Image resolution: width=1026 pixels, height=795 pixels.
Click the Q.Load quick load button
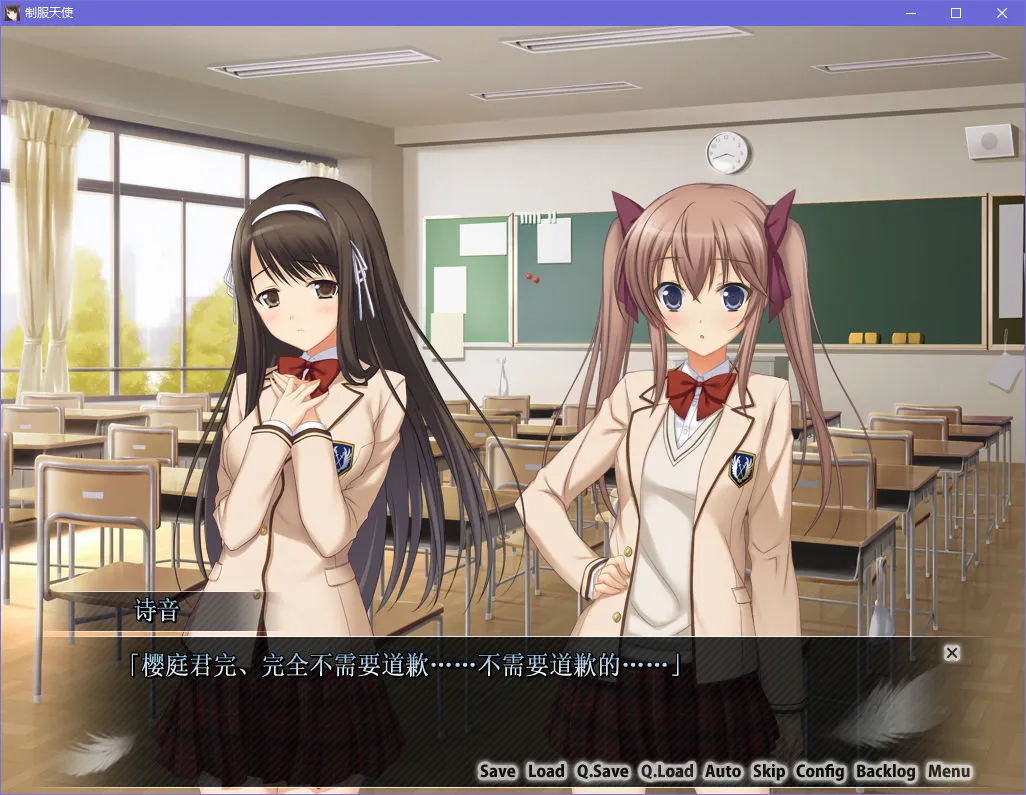tap(667, 771)
